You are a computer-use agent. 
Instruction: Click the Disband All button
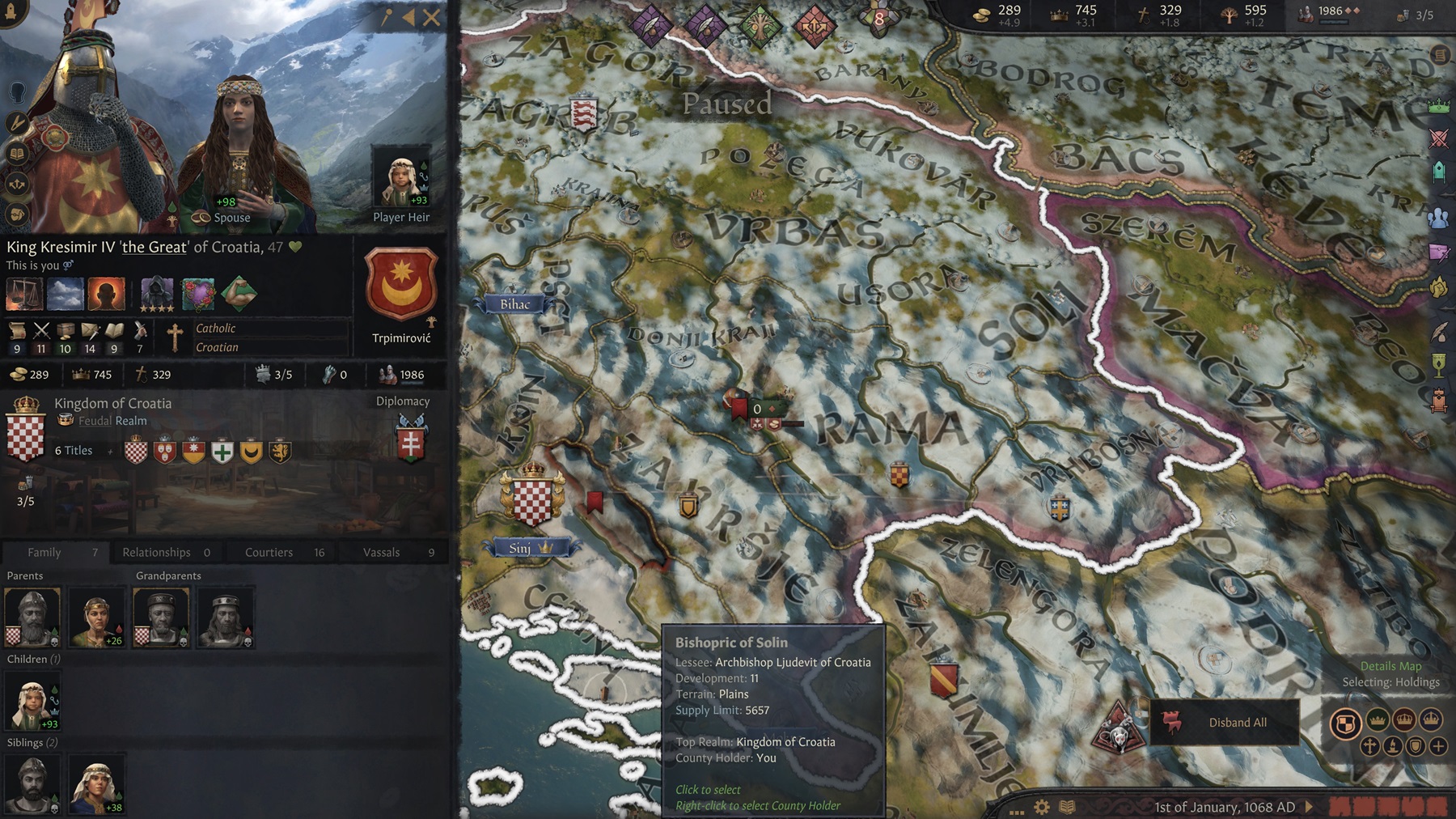(1238, 723)
